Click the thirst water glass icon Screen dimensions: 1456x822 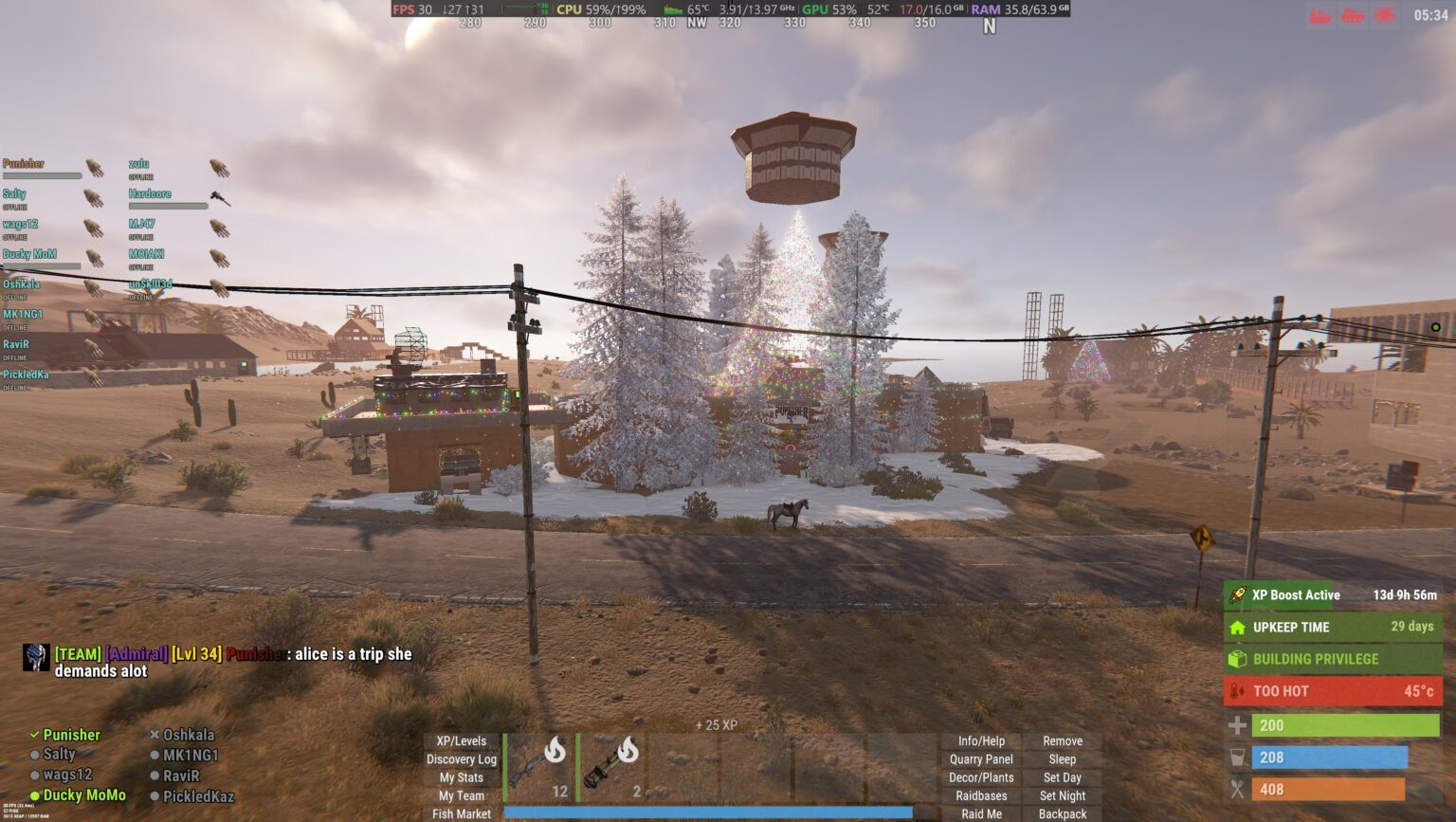click(x=1237, y=758)
